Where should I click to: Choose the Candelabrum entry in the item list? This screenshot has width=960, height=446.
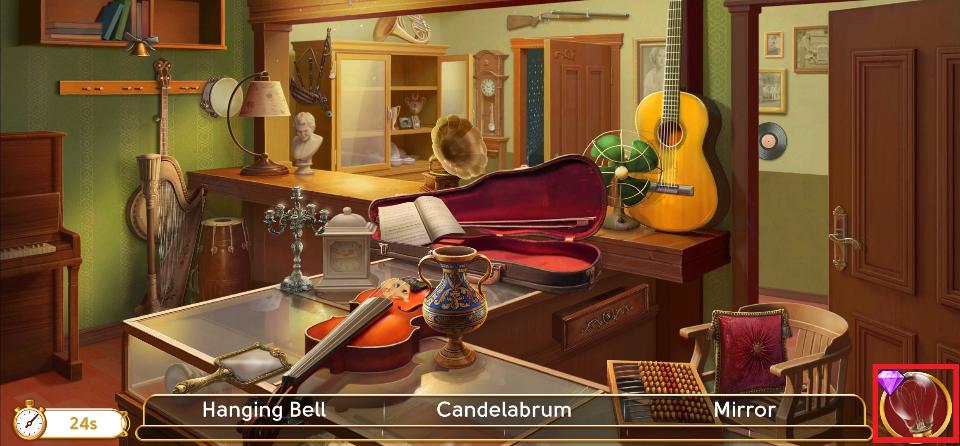(x=504, y=409)
